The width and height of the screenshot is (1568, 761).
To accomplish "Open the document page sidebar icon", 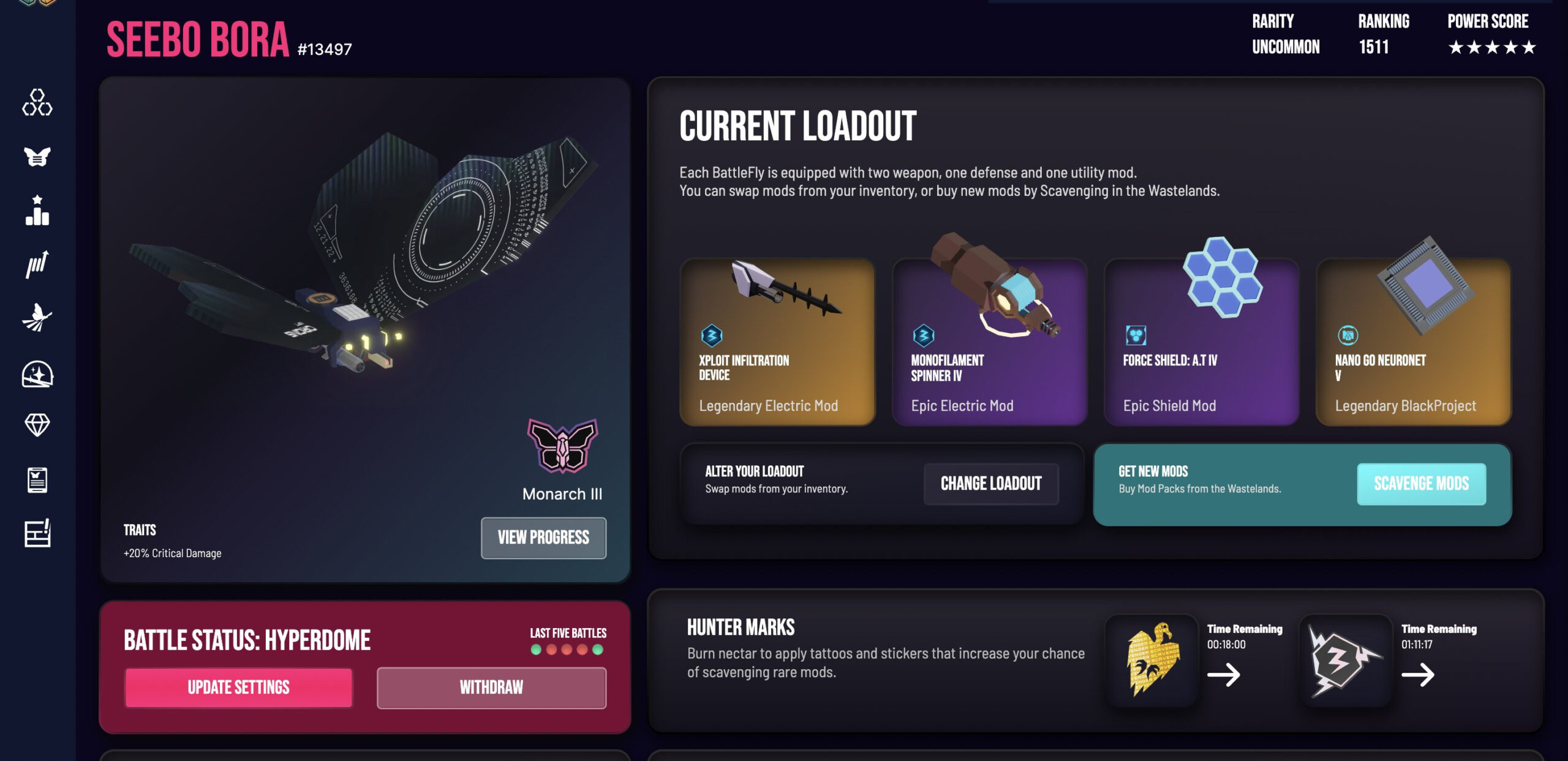I will coord(37,480).
